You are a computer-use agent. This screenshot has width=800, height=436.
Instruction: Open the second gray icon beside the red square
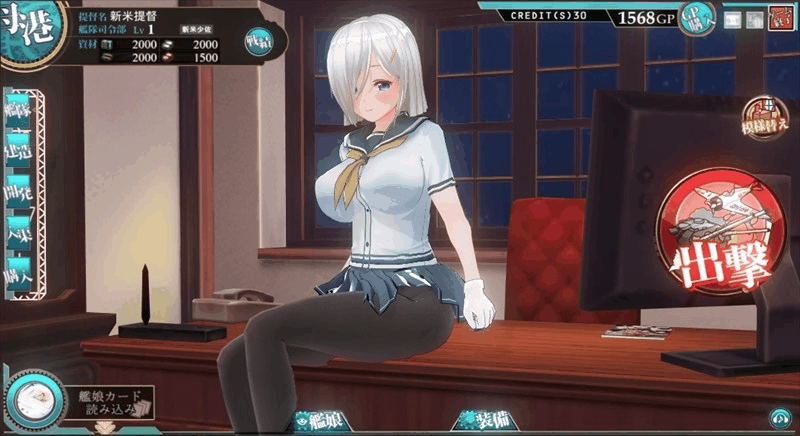(x=755, y=19)
